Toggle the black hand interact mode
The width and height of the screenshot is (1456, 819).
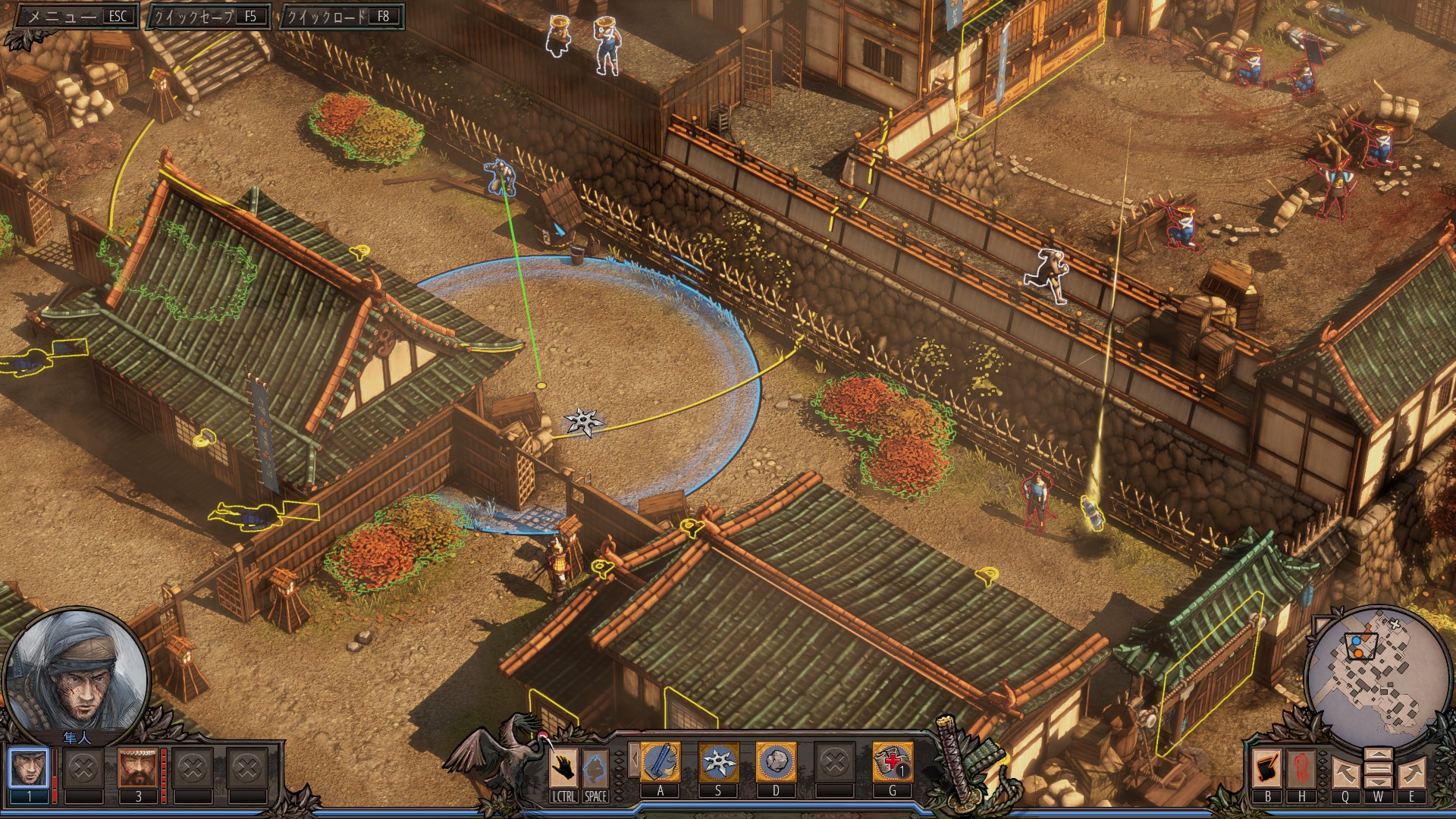point(563,769)
